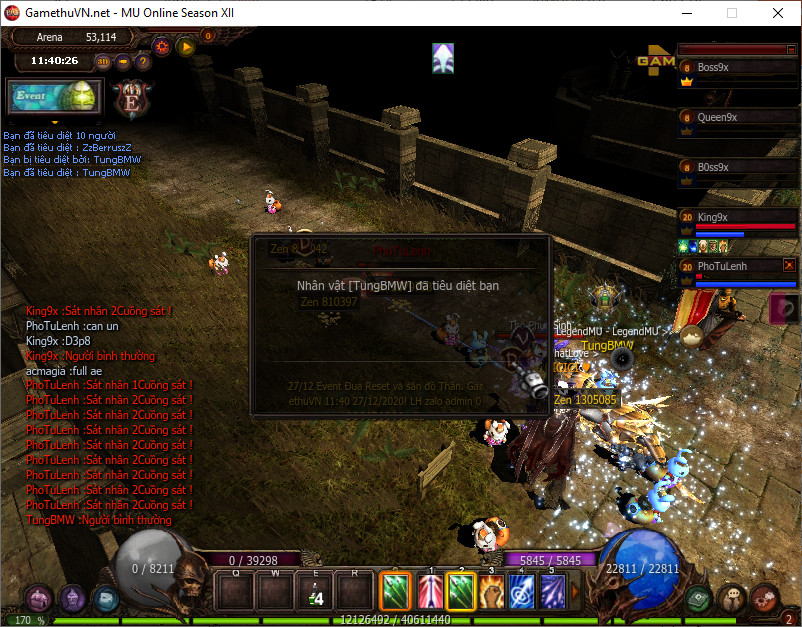Close the game window
Image resolution: width=802 pixels, height=627 pixels.
[777, 13]
